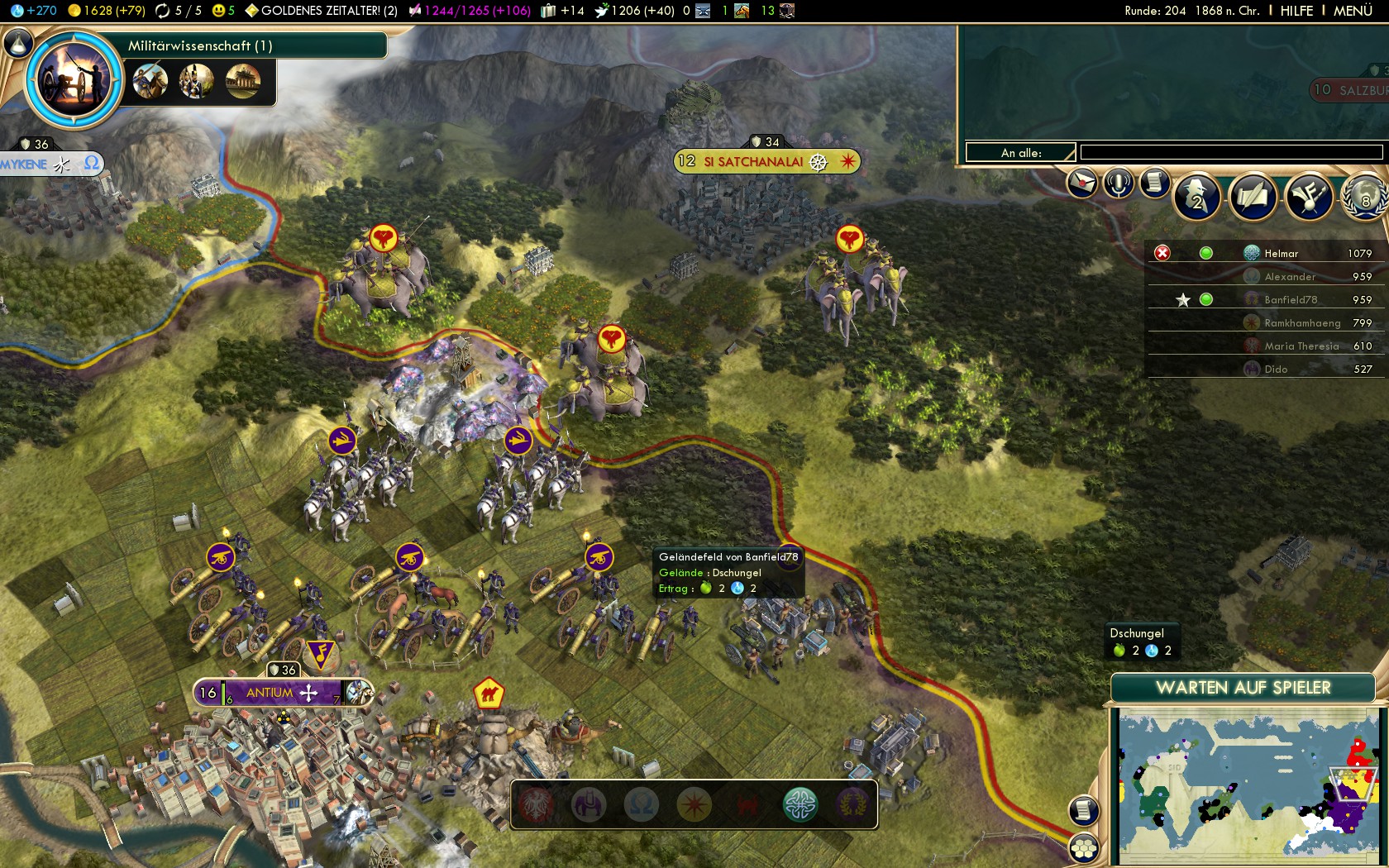Click the gold treasury readout in top bar

pos(106,11)
